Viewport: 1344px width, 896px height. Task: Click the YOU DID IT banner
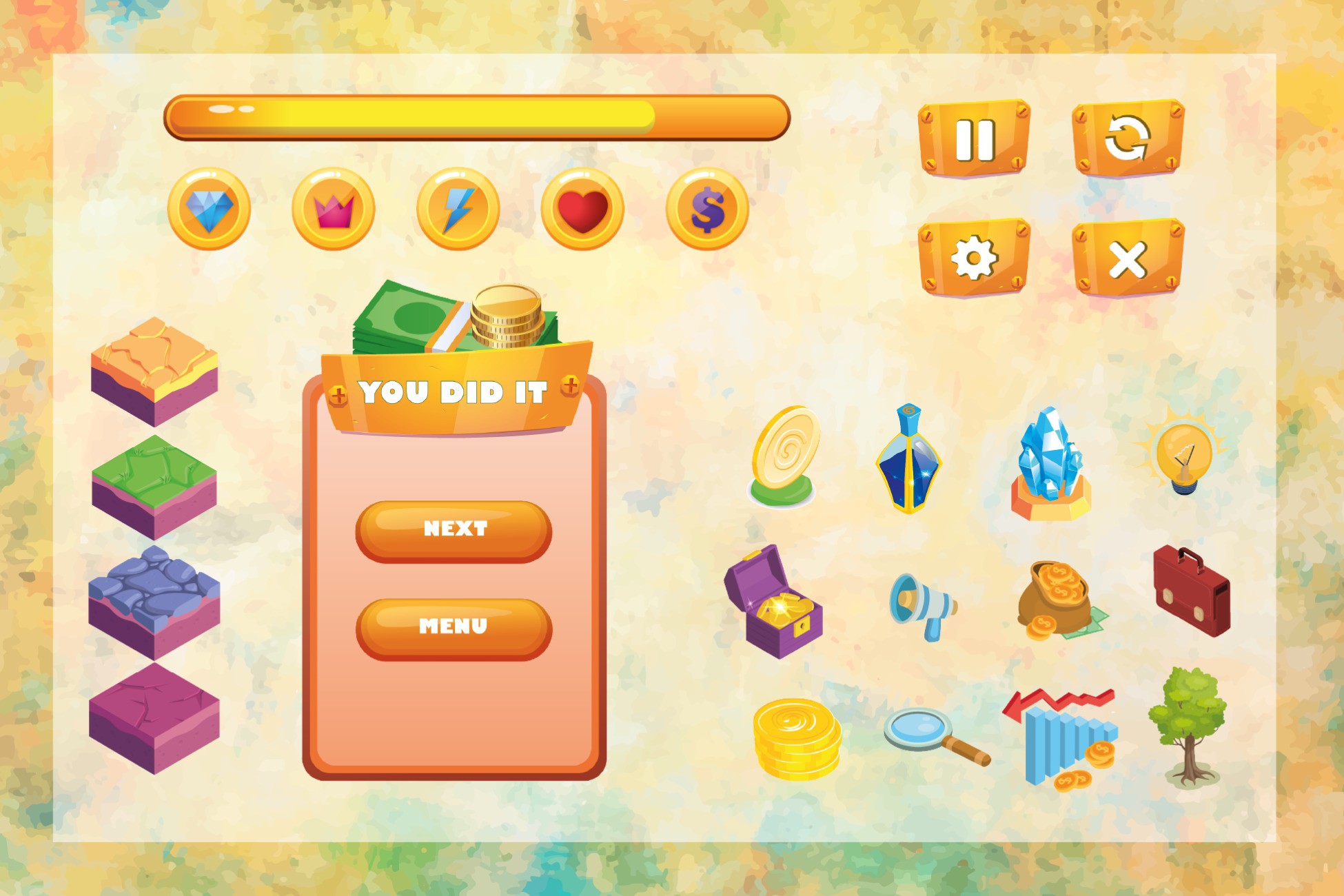(455, 393)
